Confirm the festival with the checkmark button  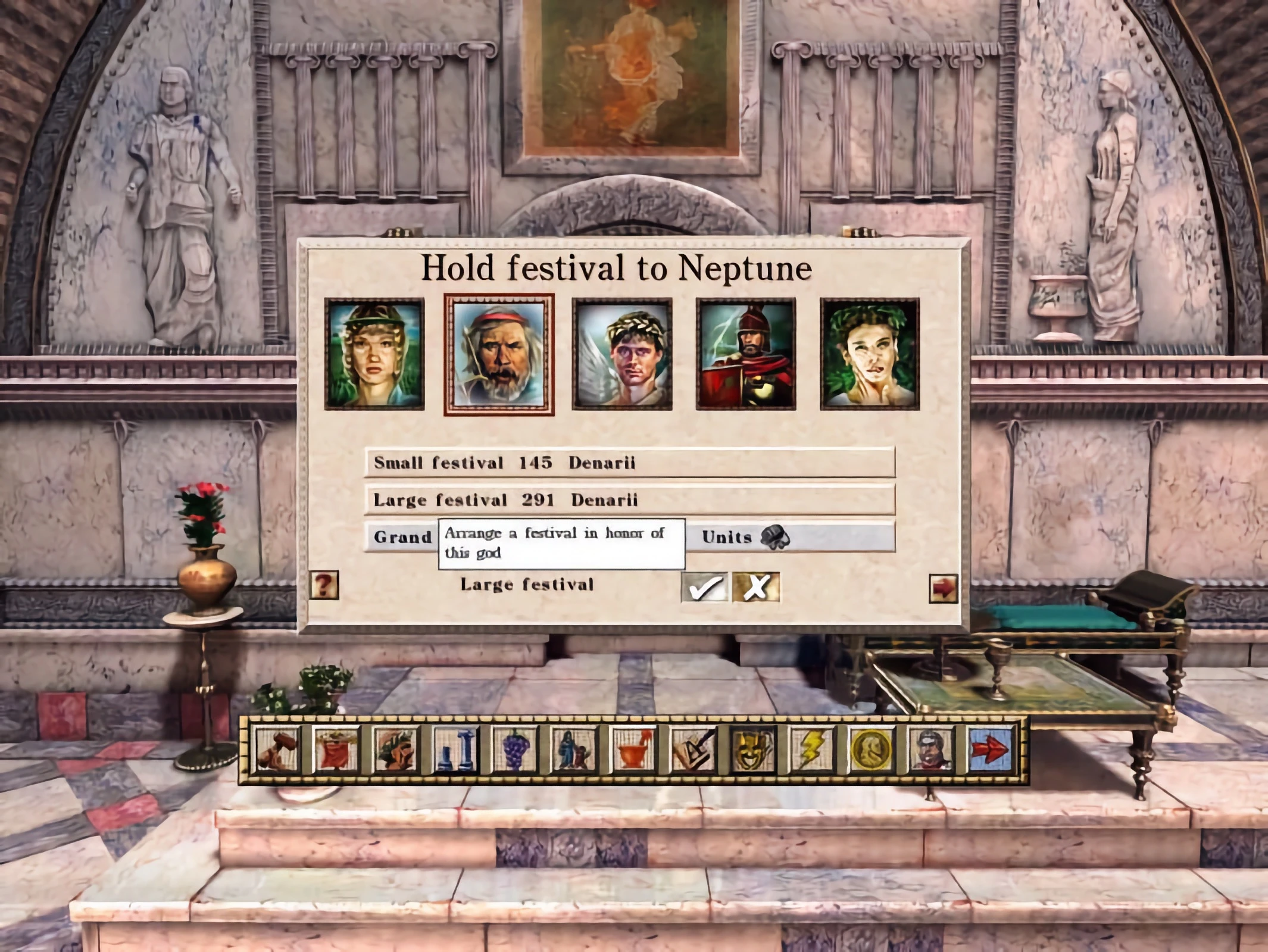point(704,587)
